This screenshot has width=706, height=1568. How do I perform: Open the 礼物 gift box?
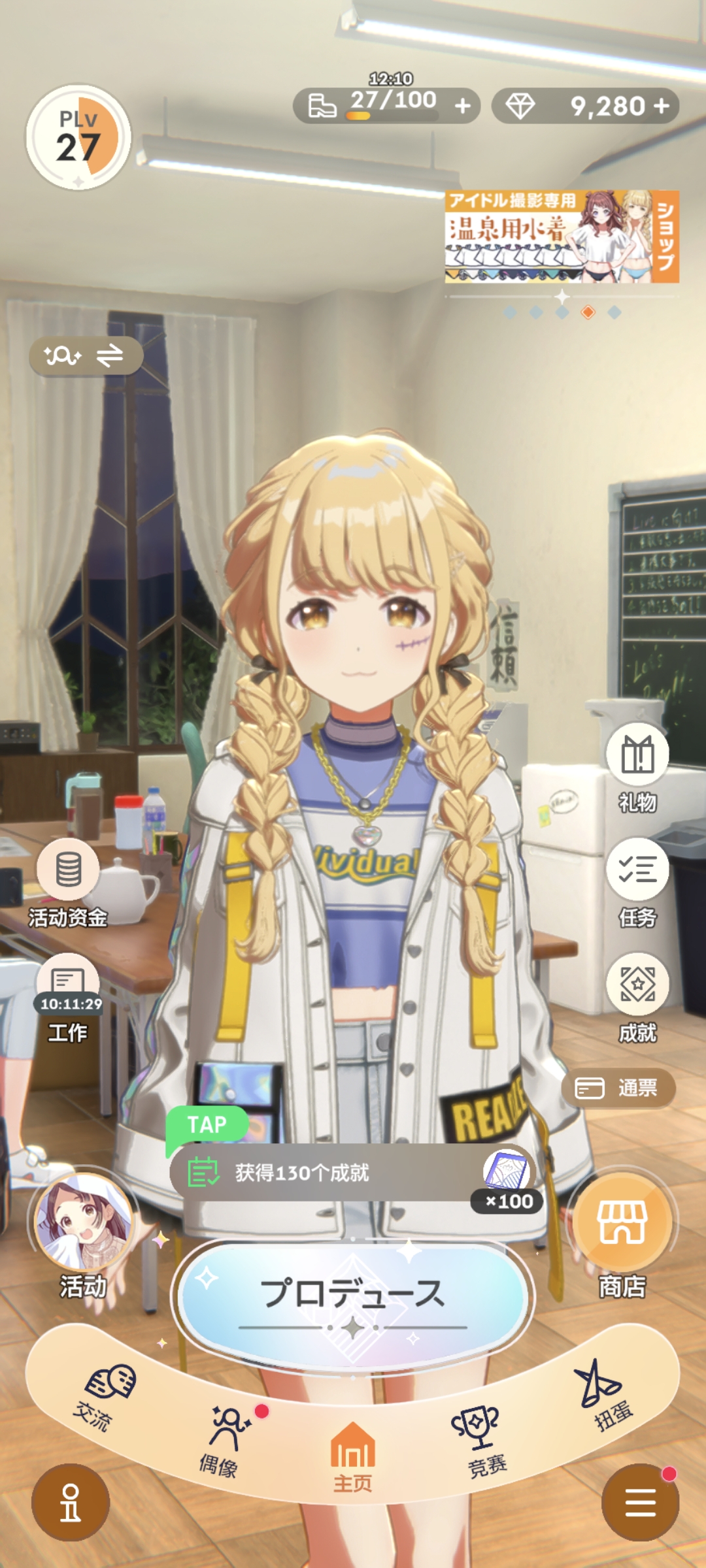637,755
